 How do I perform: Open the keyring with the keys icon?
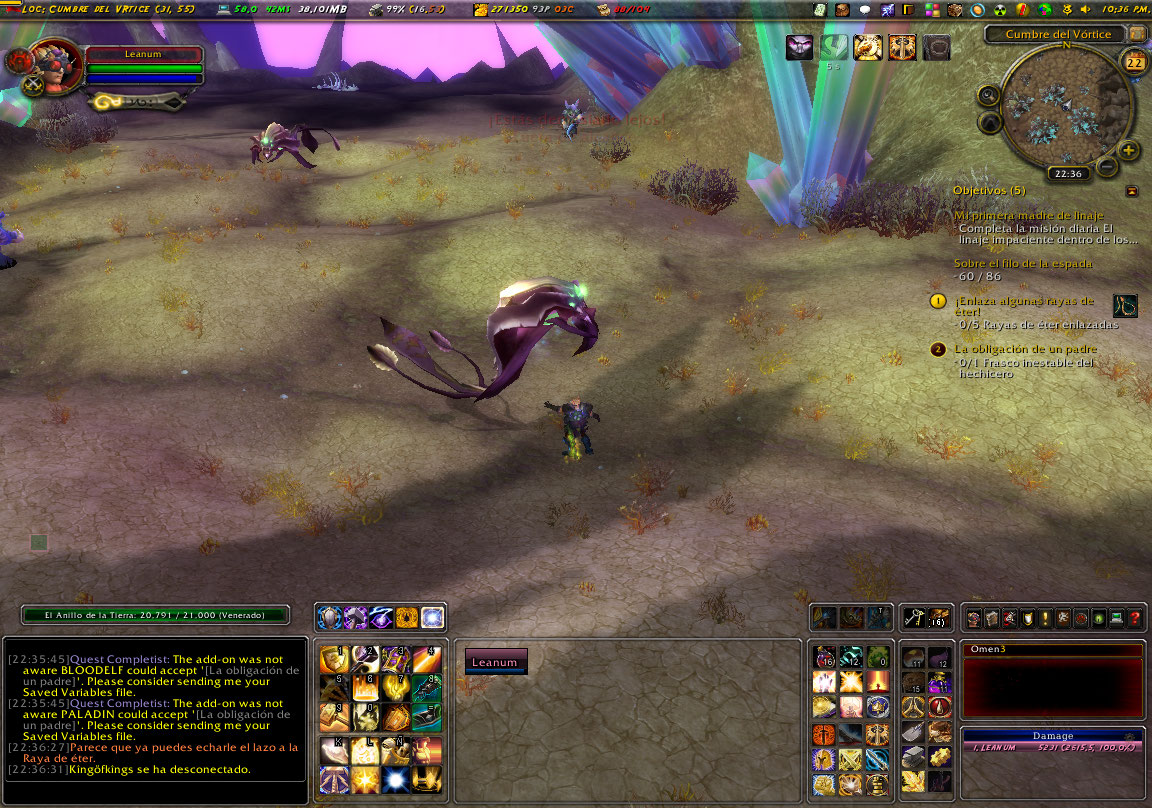click(x=913, y=618)
